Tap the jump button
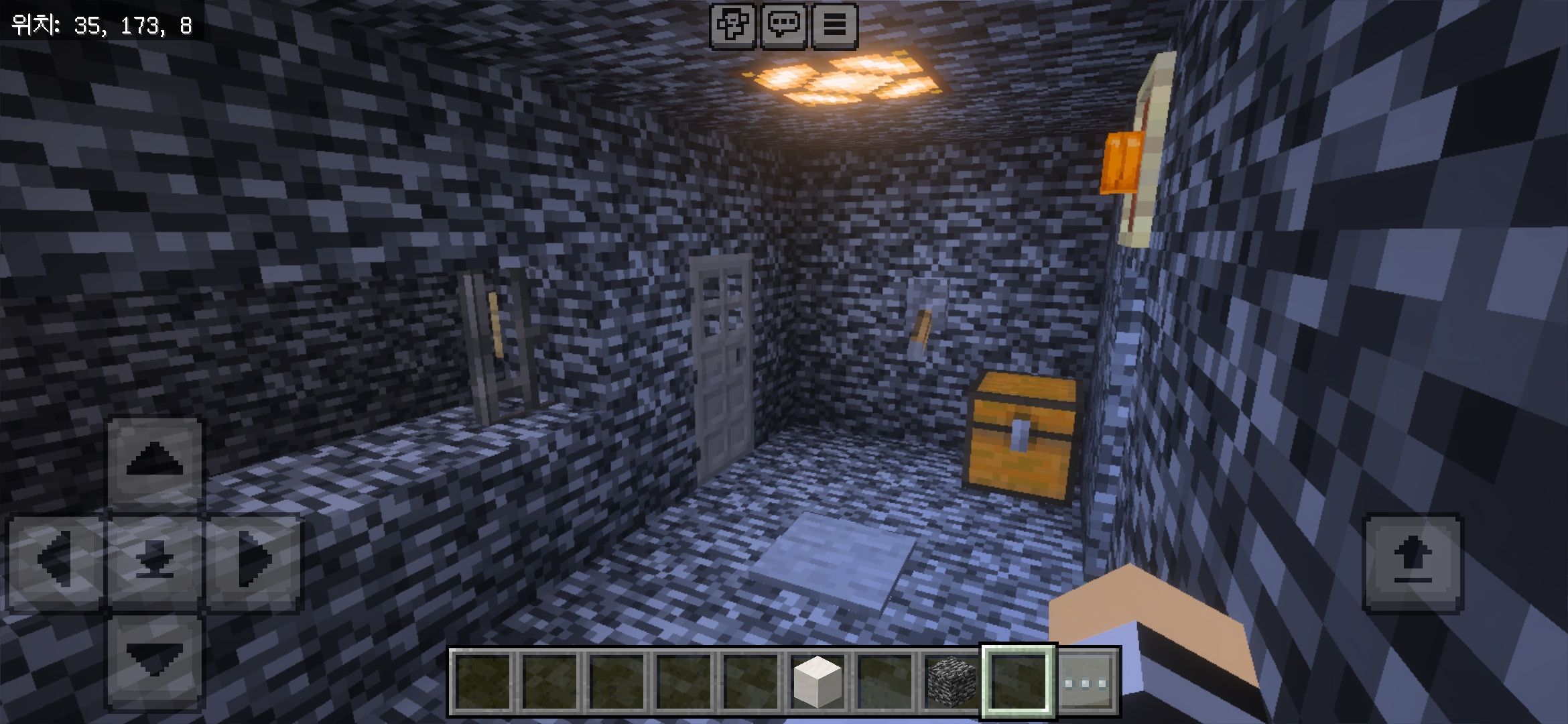1568x724 pixels. click(1413, 562)
